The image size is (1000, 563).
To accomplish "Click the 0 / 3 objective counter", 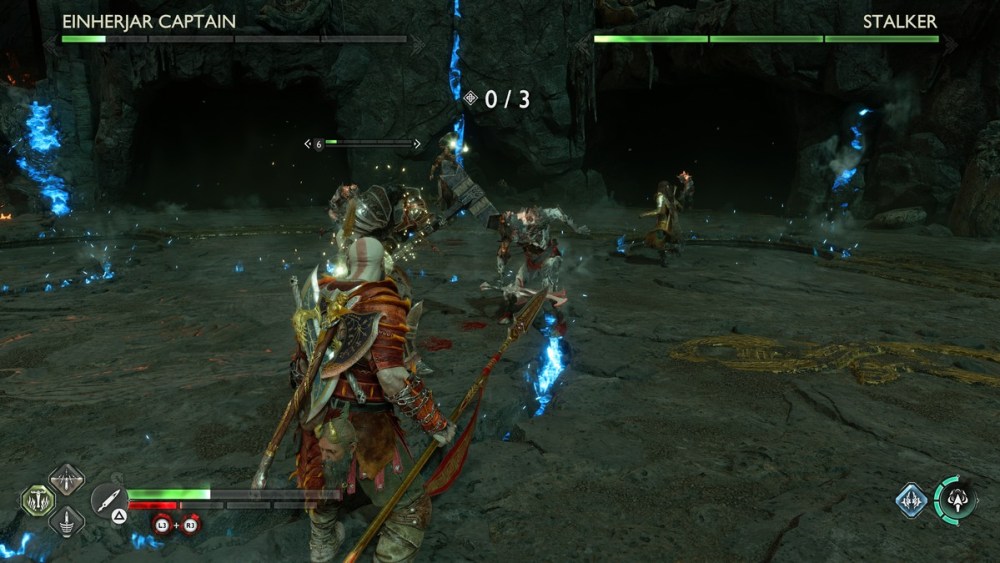I will 497,99.
